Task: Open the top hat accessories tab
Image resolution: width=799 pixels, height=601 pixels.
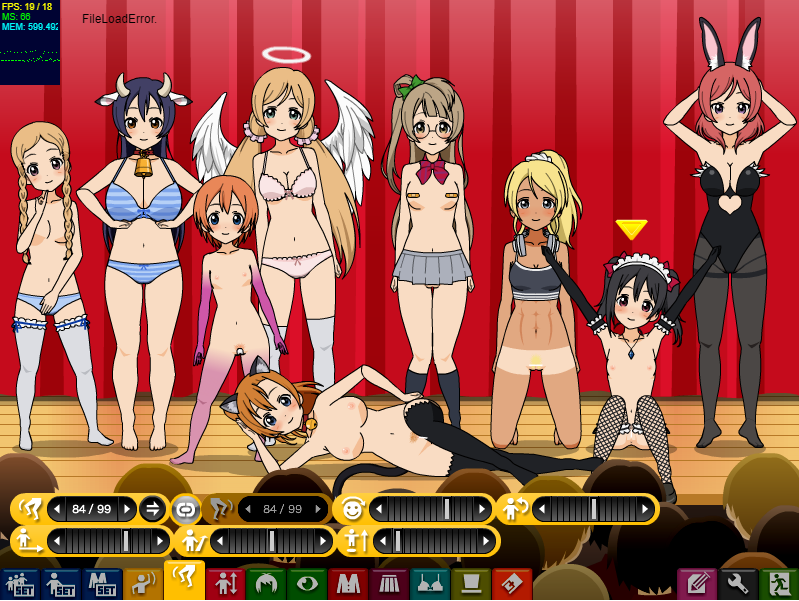Action: (471, 584)
